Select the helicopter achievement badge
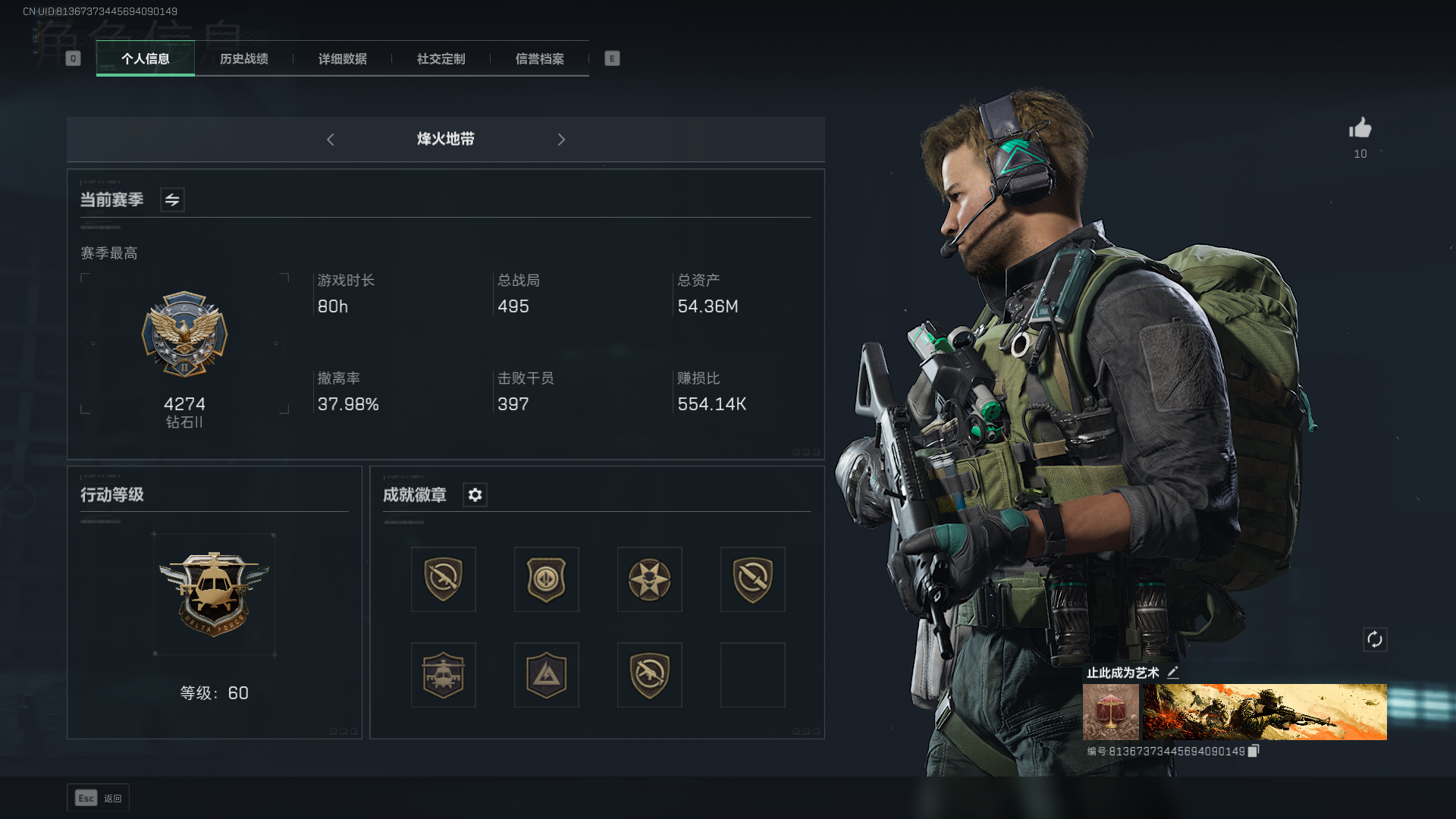This screenshot has width=1456, height=819. (444, 675)
